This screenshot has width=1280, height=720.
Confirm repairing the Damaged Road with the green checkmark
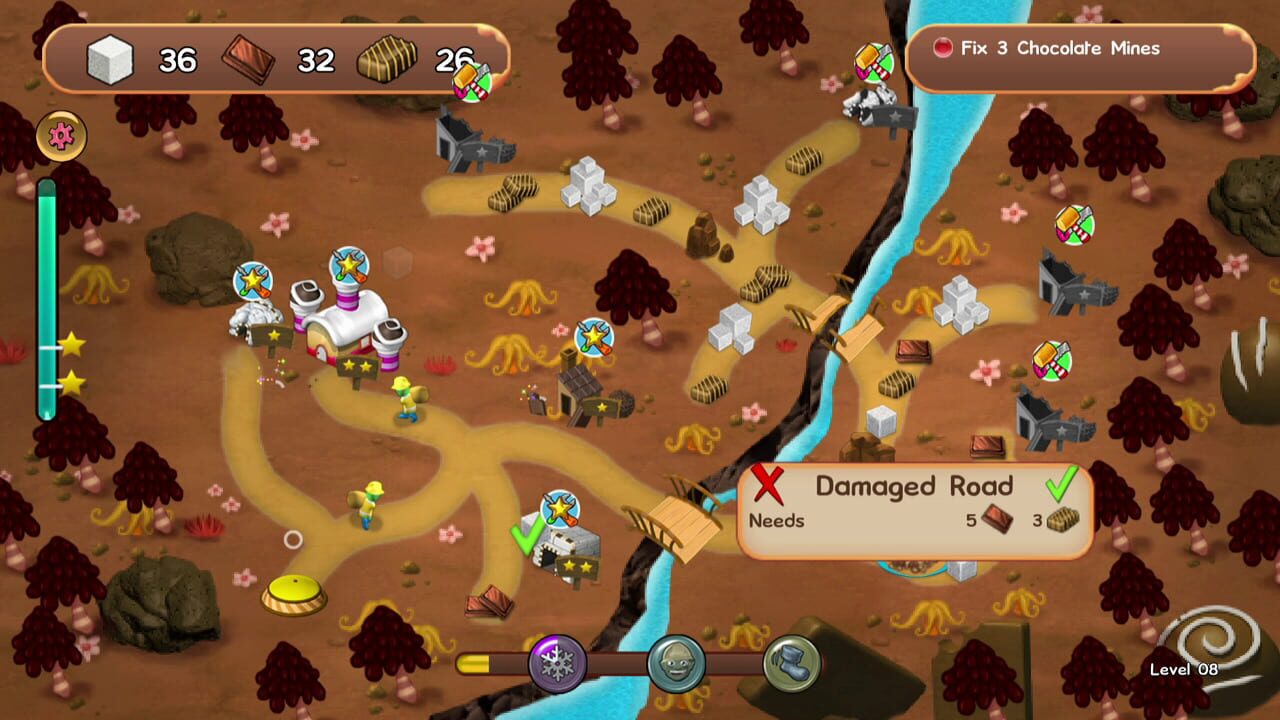coord(1063,486)
